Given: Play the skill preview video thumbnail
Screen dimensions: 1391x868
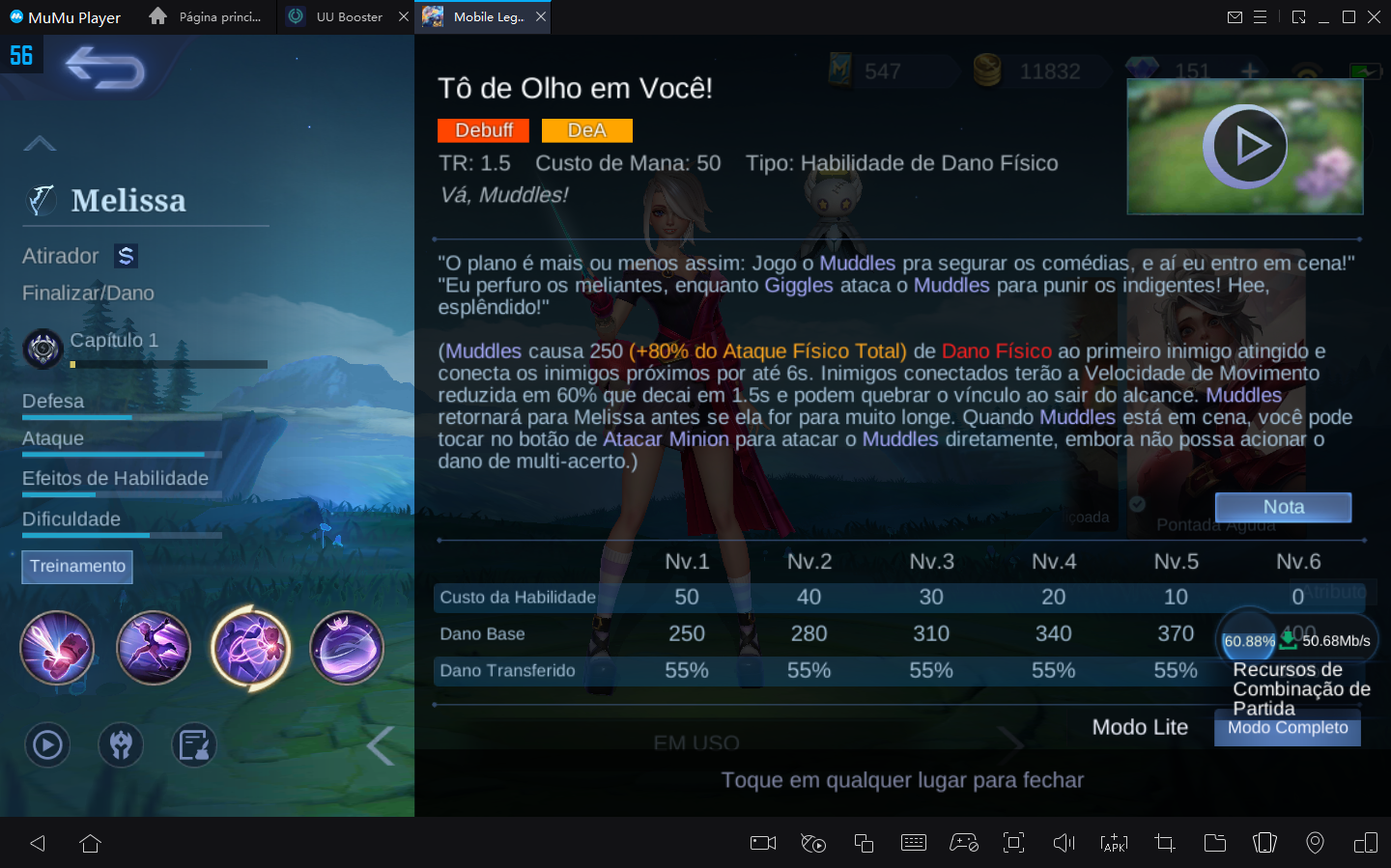Looking at the screenshot, I should 1245,146.
